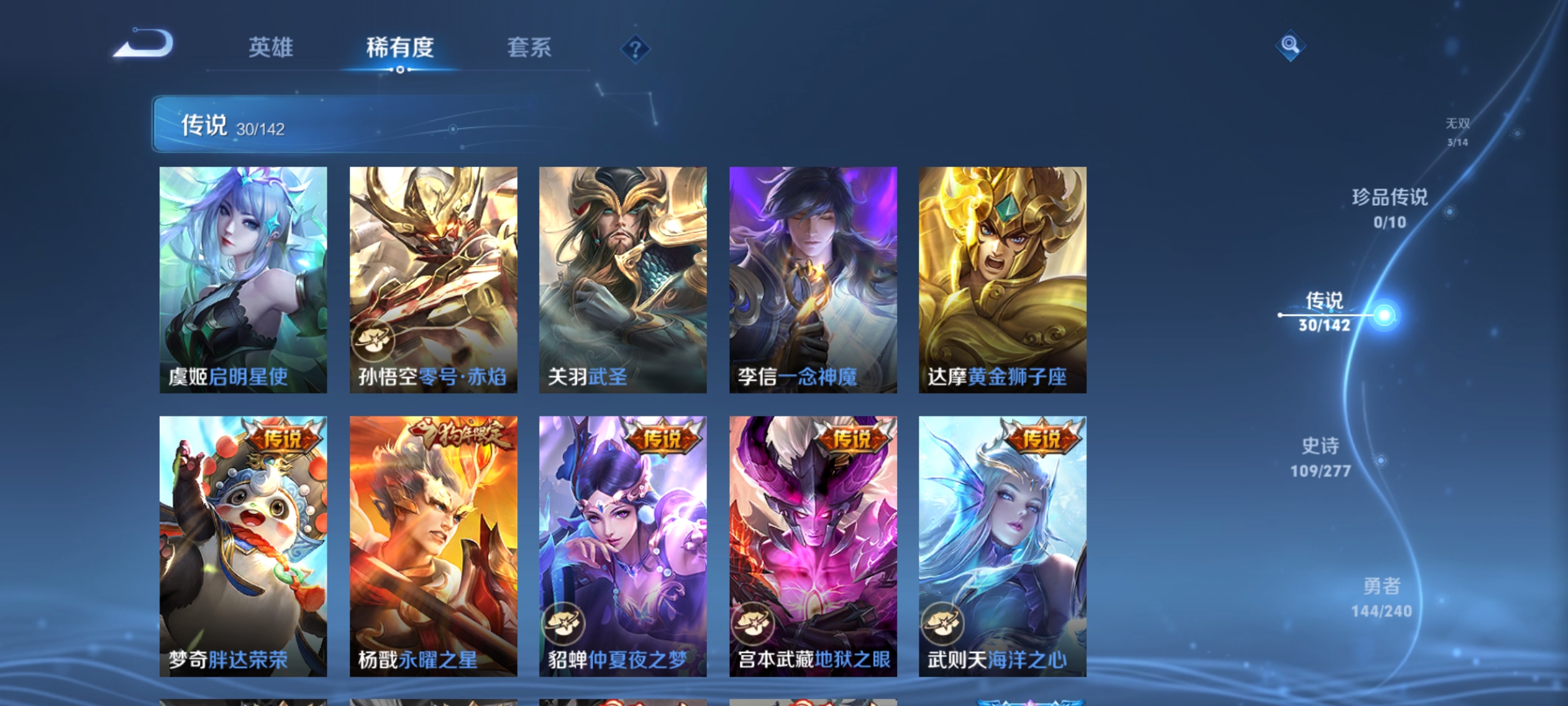This screenshot has width=1568, height=706.
Task: Open the 达摩黄金狮子座 skin card
Action: 1002,281
